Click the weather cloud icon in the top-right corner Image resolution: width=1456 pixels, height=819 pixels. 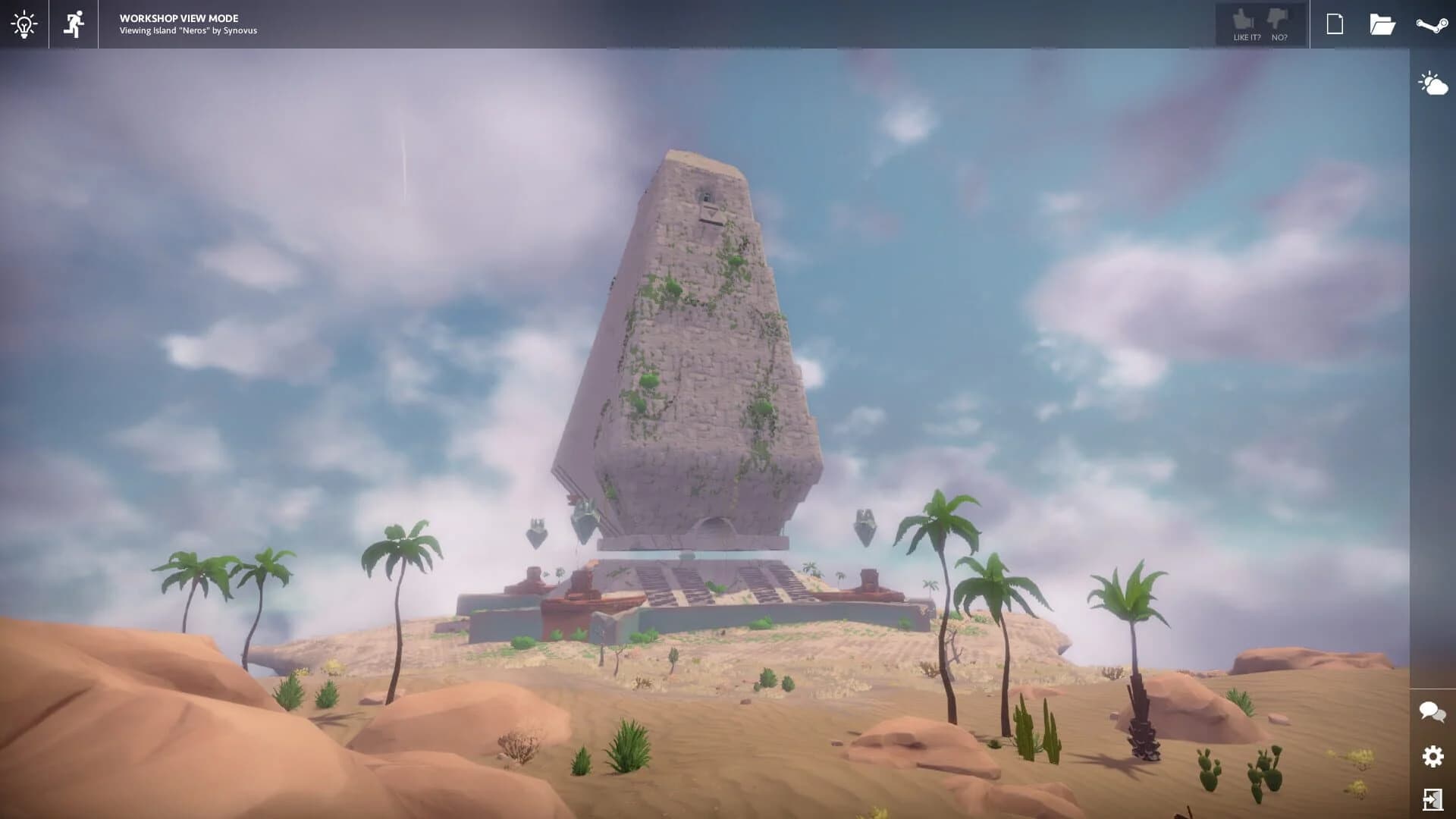point(1432,82)
